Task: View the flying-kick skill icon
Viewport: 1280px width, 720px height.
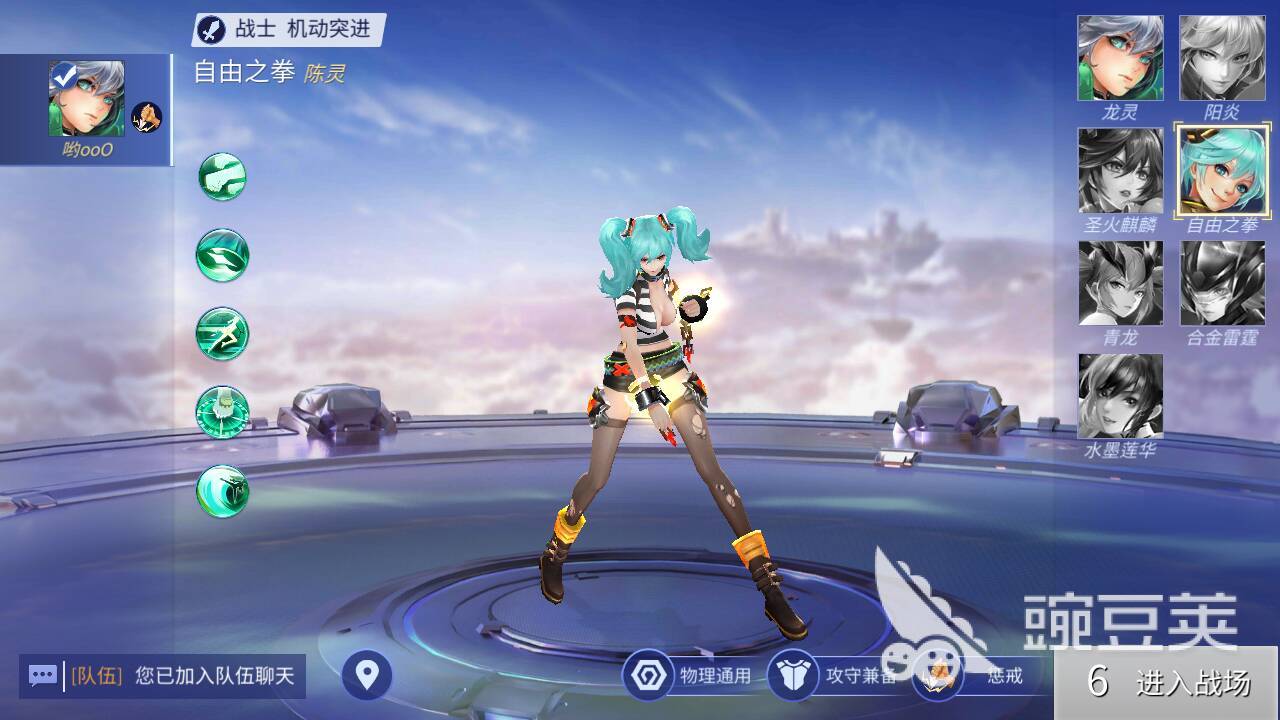Action: click(x=222, y=334)
